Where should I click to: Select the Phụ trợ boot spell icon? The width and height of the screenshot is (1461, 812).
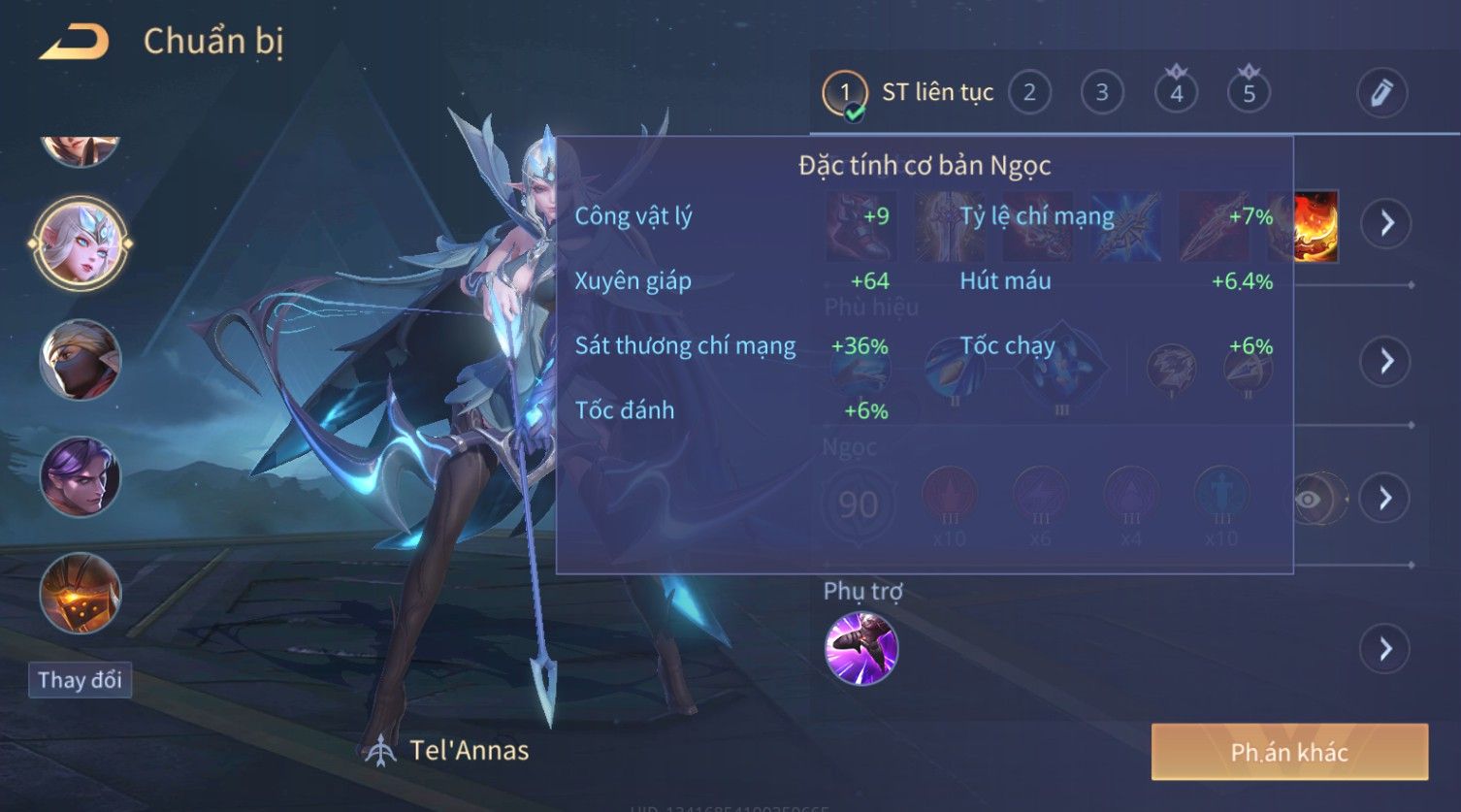click(861, 649)
